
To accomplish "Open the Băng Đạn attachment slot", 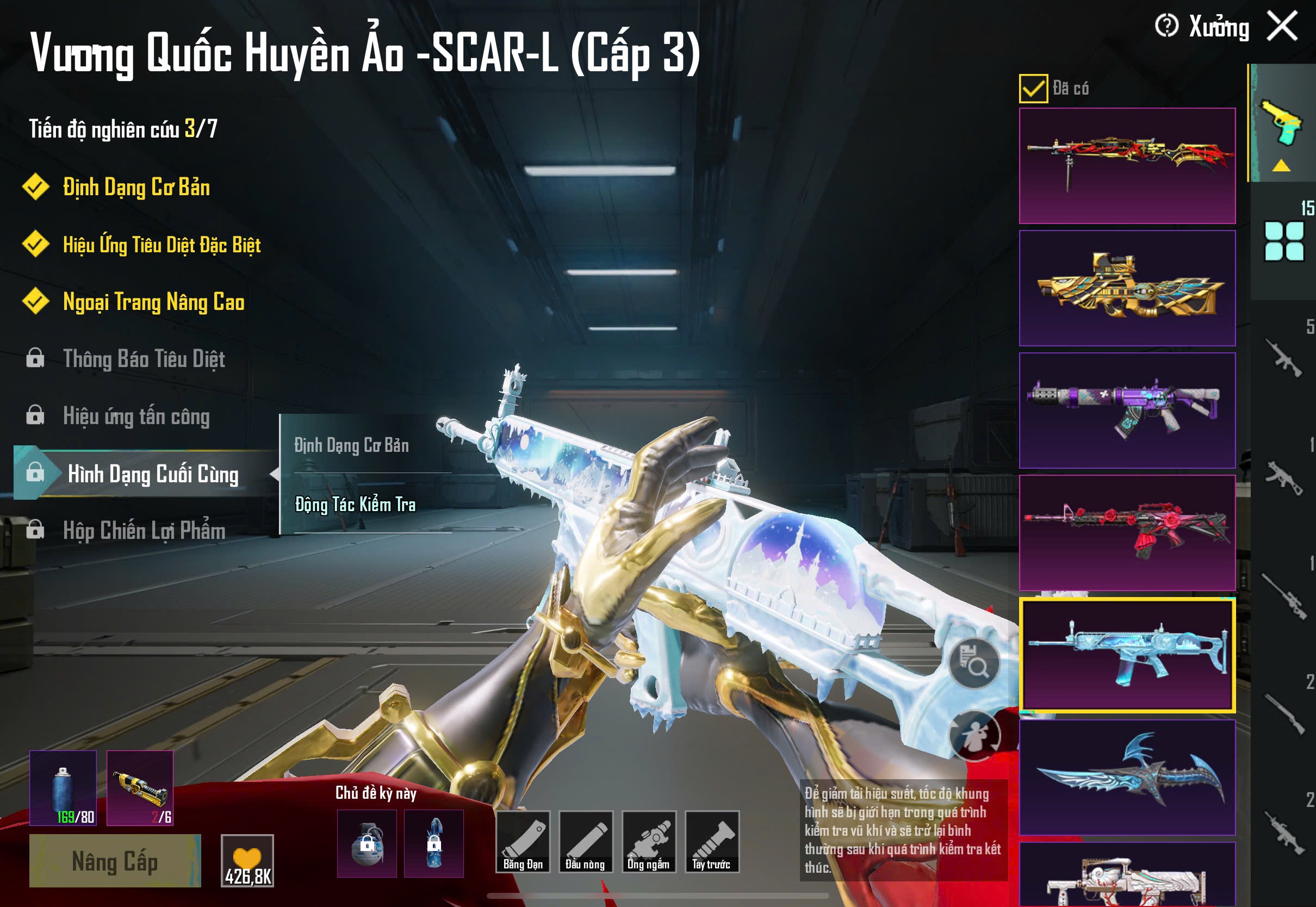I will click(x=523, y=842).
